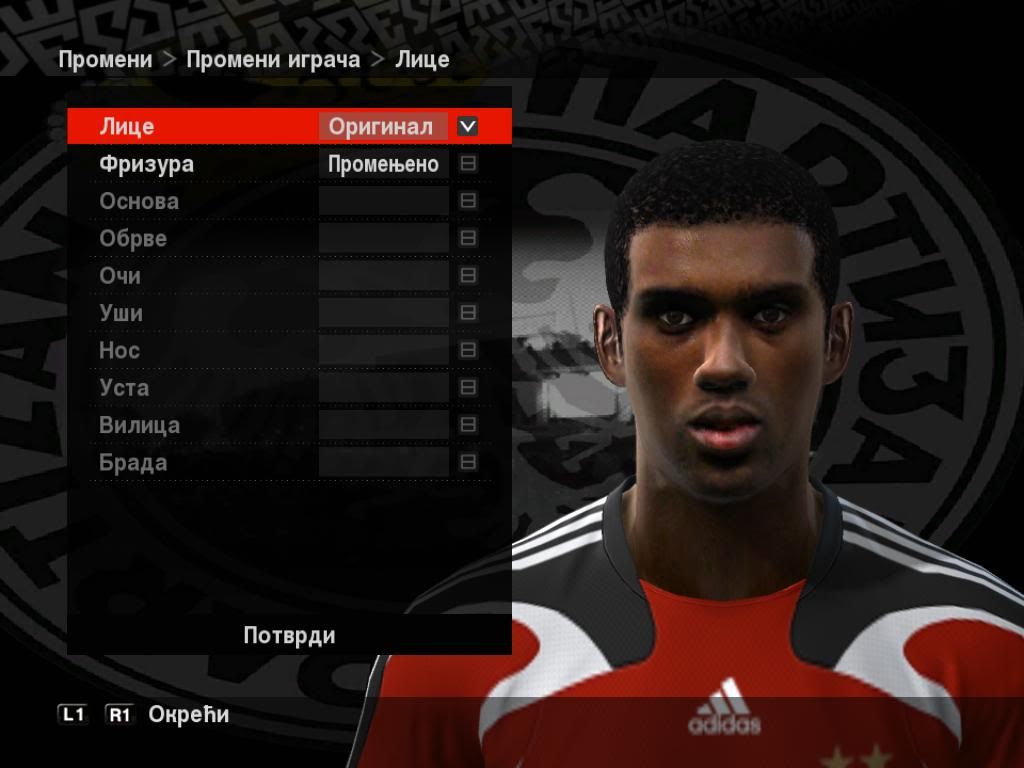Screen dimensions: 1024x768
Task: Choose the Уши entry
Action: point(121,313)
